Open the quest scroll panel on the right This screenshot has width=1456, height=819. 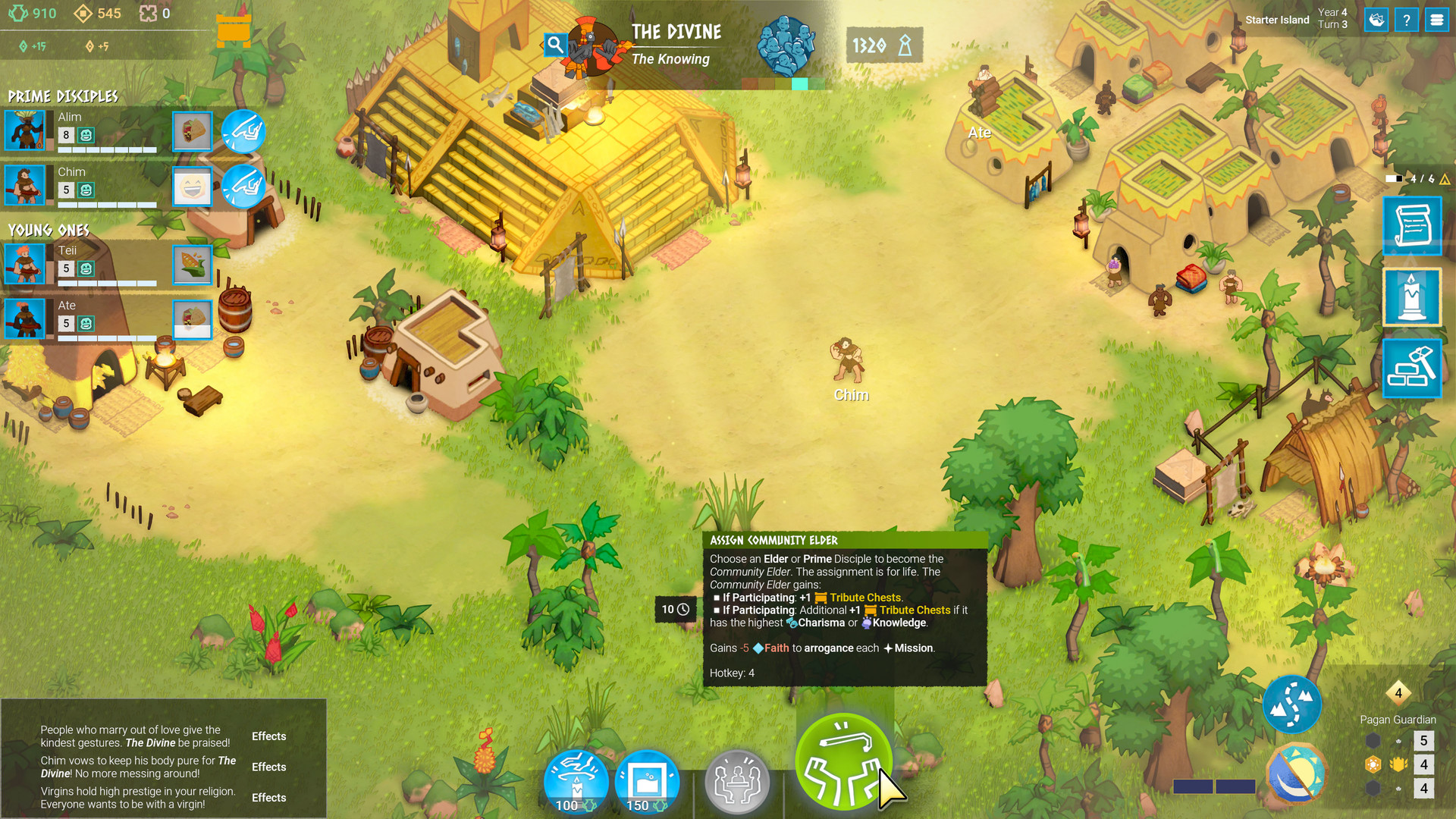1412,225
